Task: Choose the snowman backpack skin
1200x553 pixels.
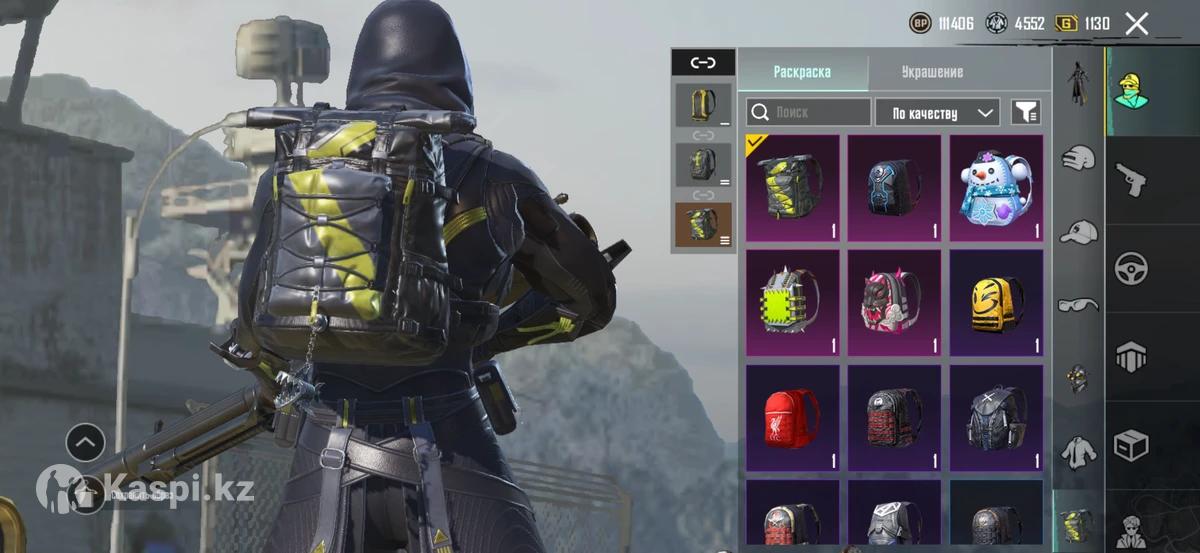Action: tap(995, 188)
